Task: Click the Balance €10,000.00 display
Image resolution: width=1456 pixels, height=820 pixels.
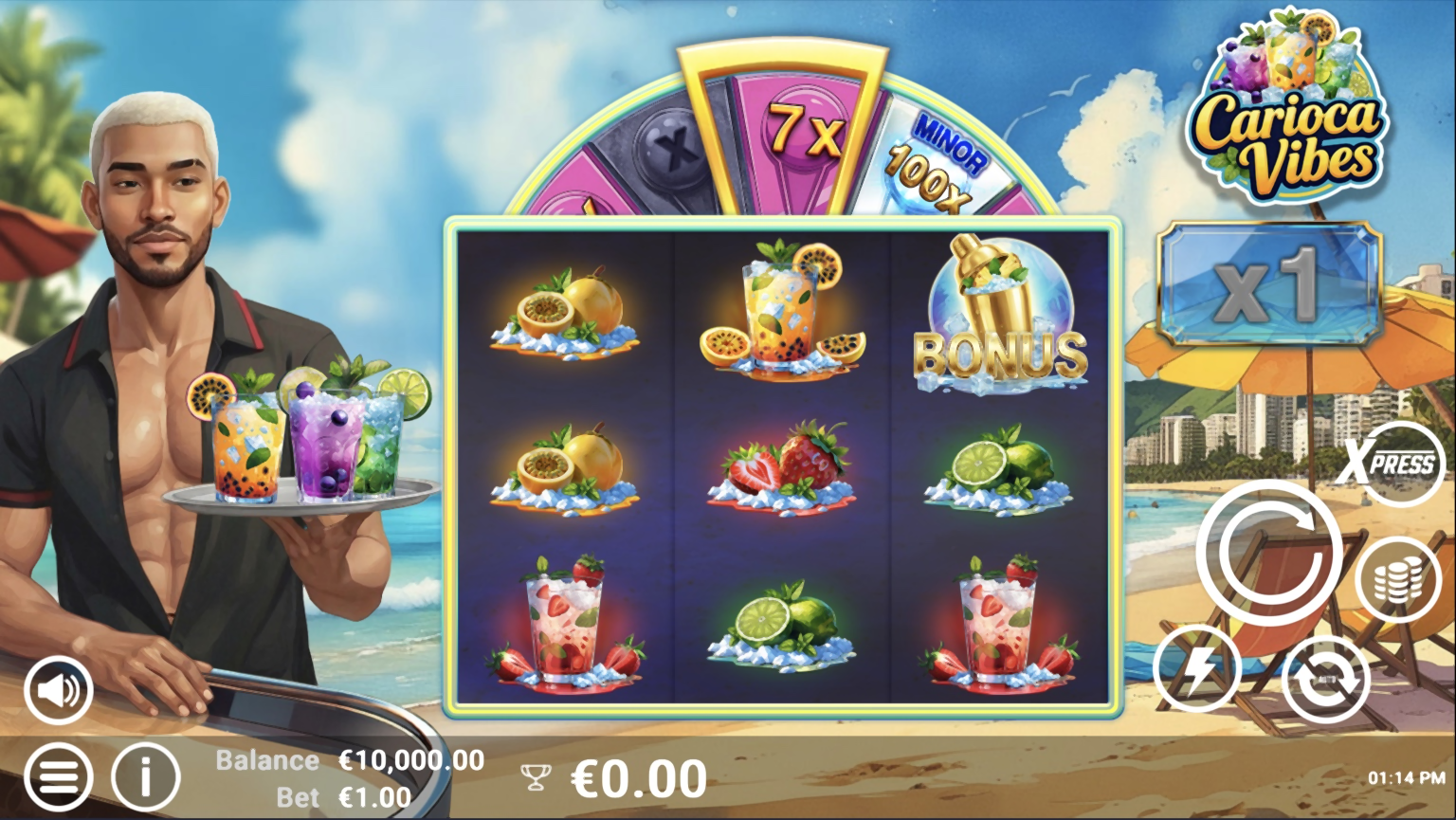Action: pos(349,759)
